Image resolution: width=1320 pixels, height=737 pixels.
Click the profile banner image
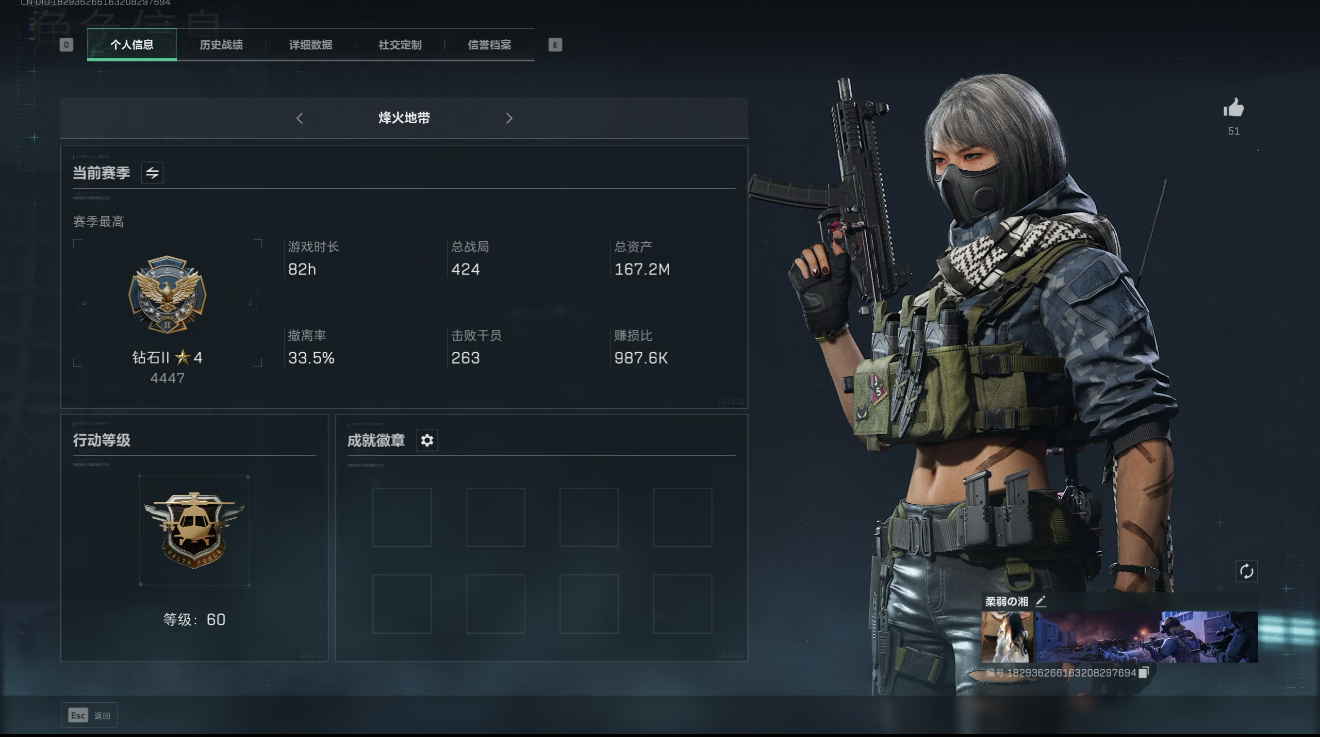[1146, 637]
